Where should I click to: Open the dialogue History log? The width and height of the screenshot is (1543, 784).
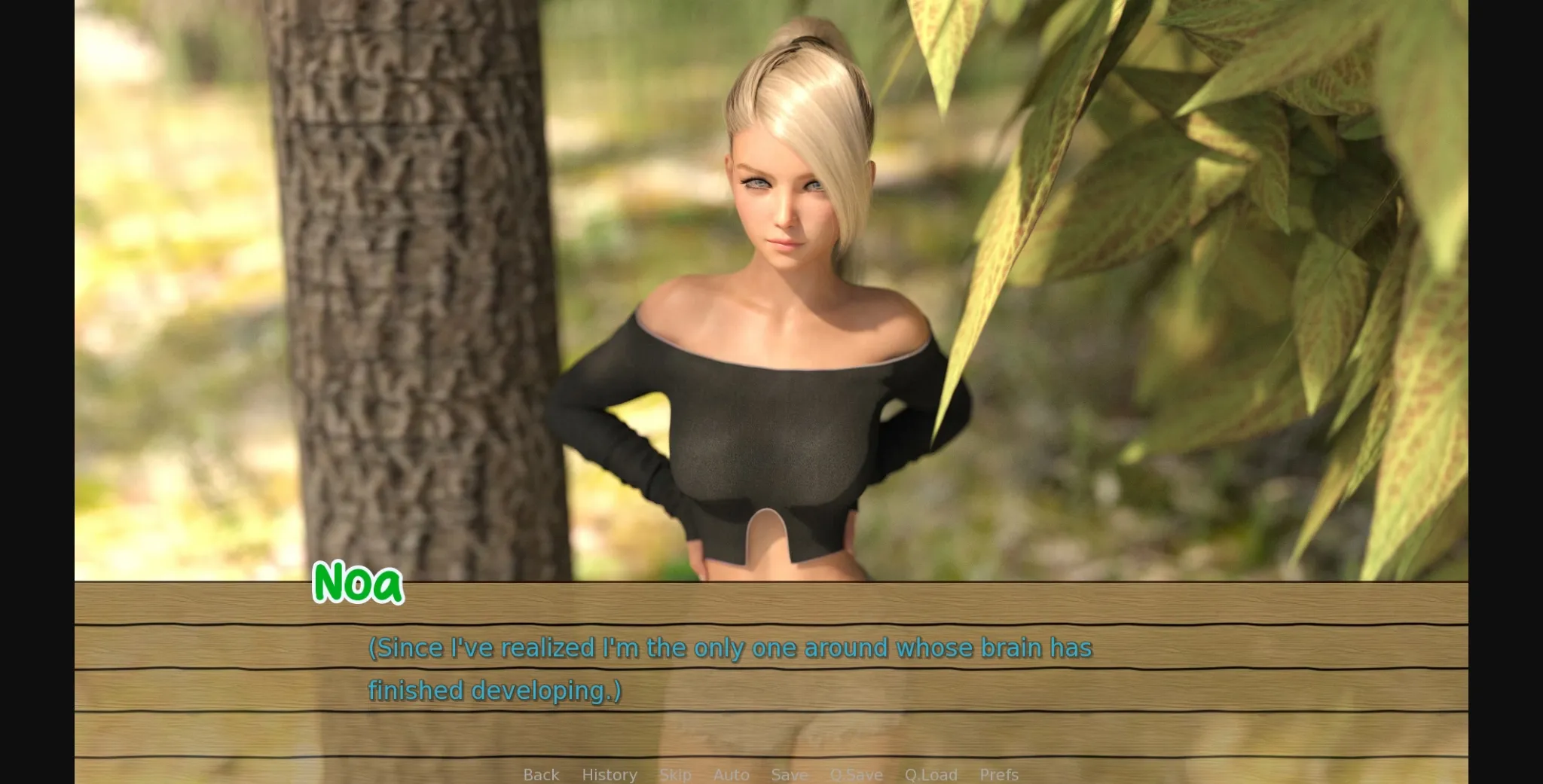pyautogui.click(x=609, y=774)
